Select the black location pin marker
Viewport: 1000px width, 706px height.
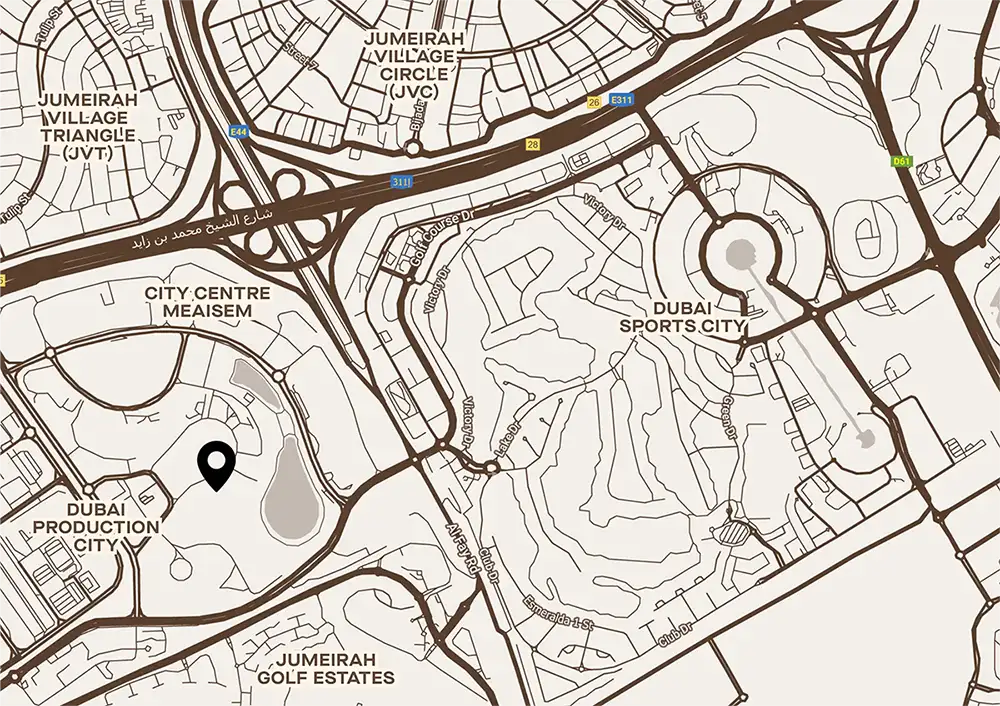tap(216, 464)
